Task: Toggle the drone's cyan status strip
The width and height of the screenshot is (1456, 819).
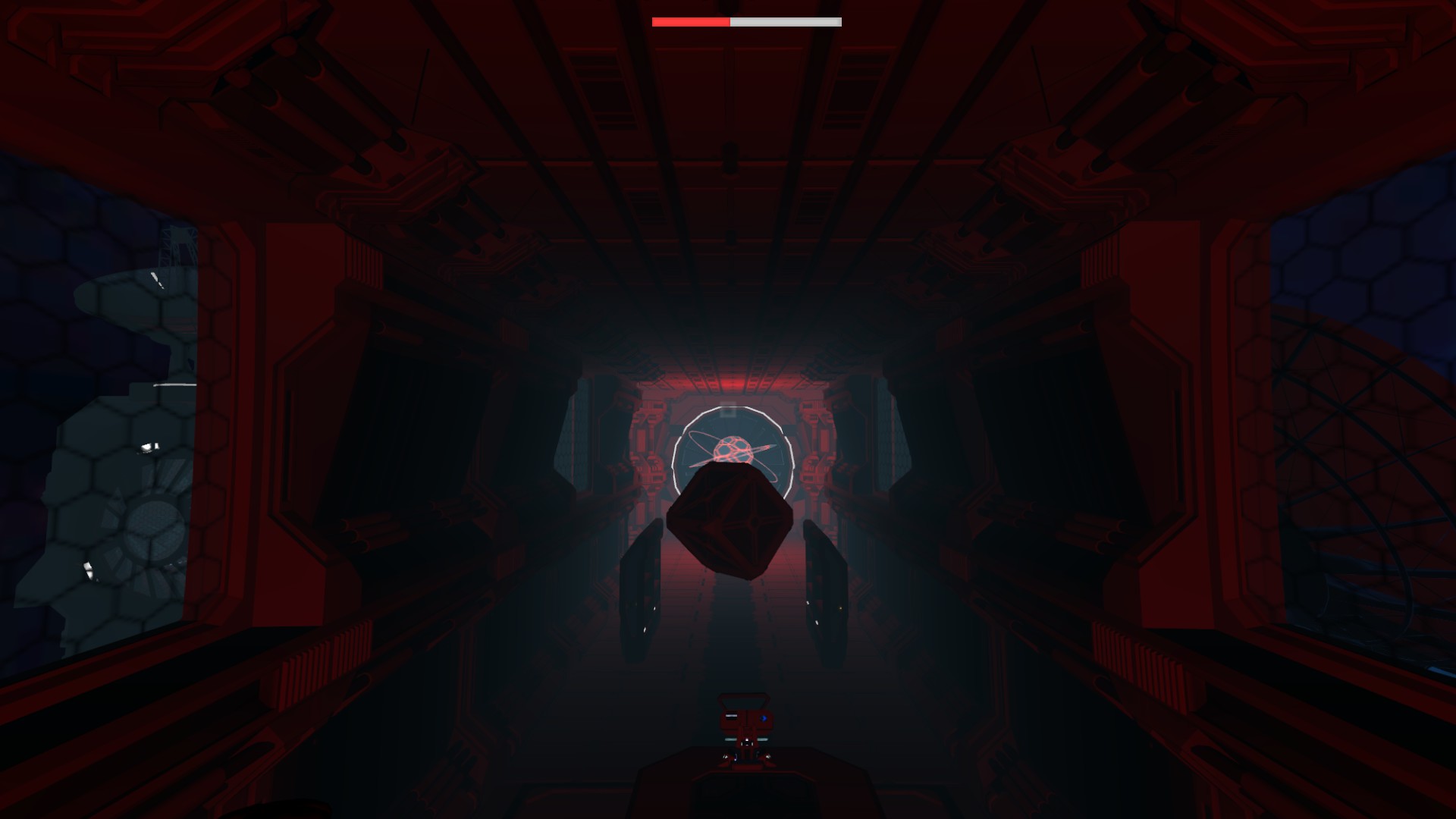Action: tap(730, 739)
